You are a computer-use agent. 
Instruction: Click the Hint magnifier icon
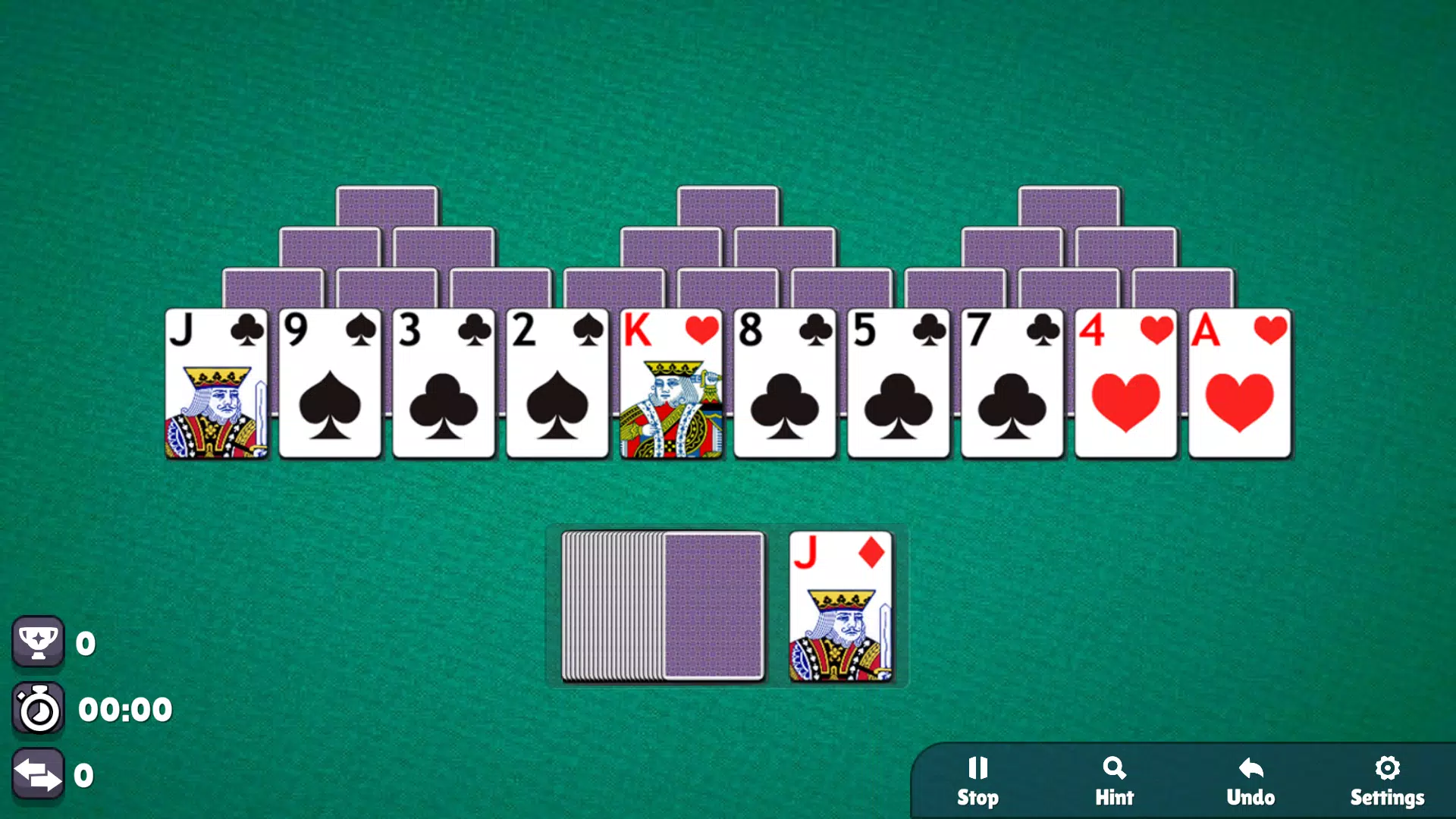click(x=1114, y=768)
